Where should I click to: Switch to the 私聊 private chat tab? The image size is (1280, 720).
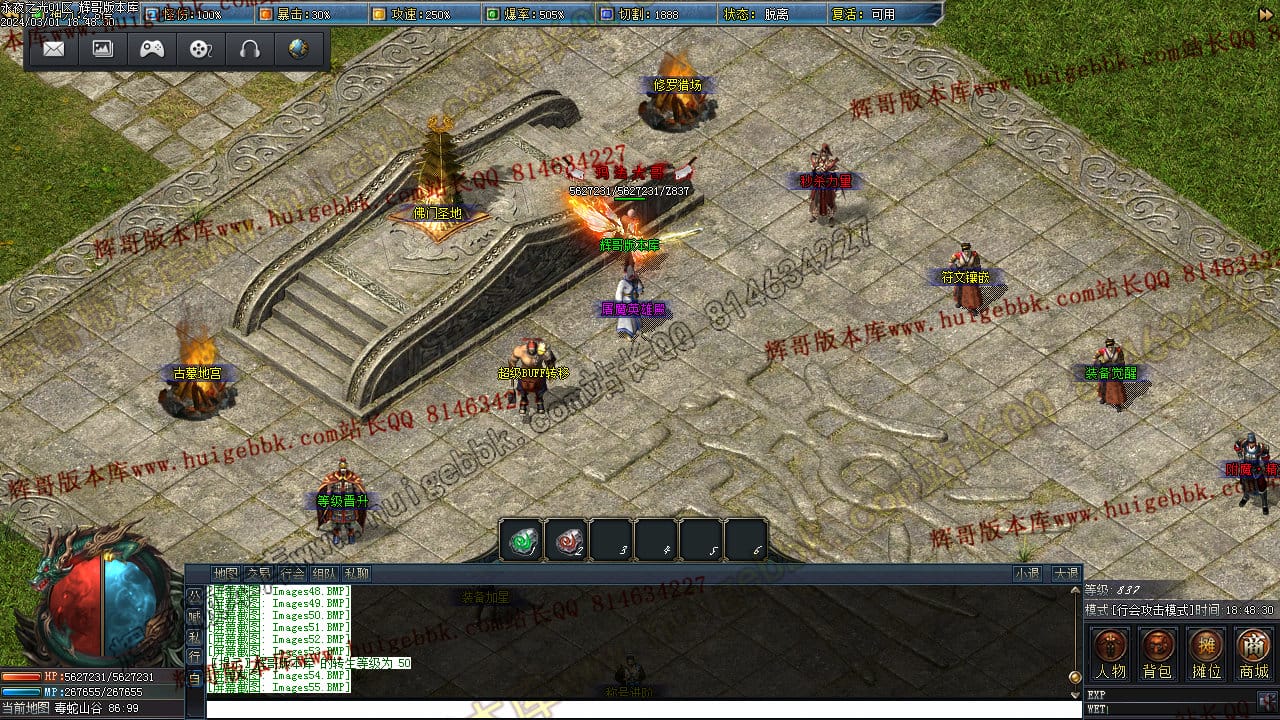(x=356, y=574)
